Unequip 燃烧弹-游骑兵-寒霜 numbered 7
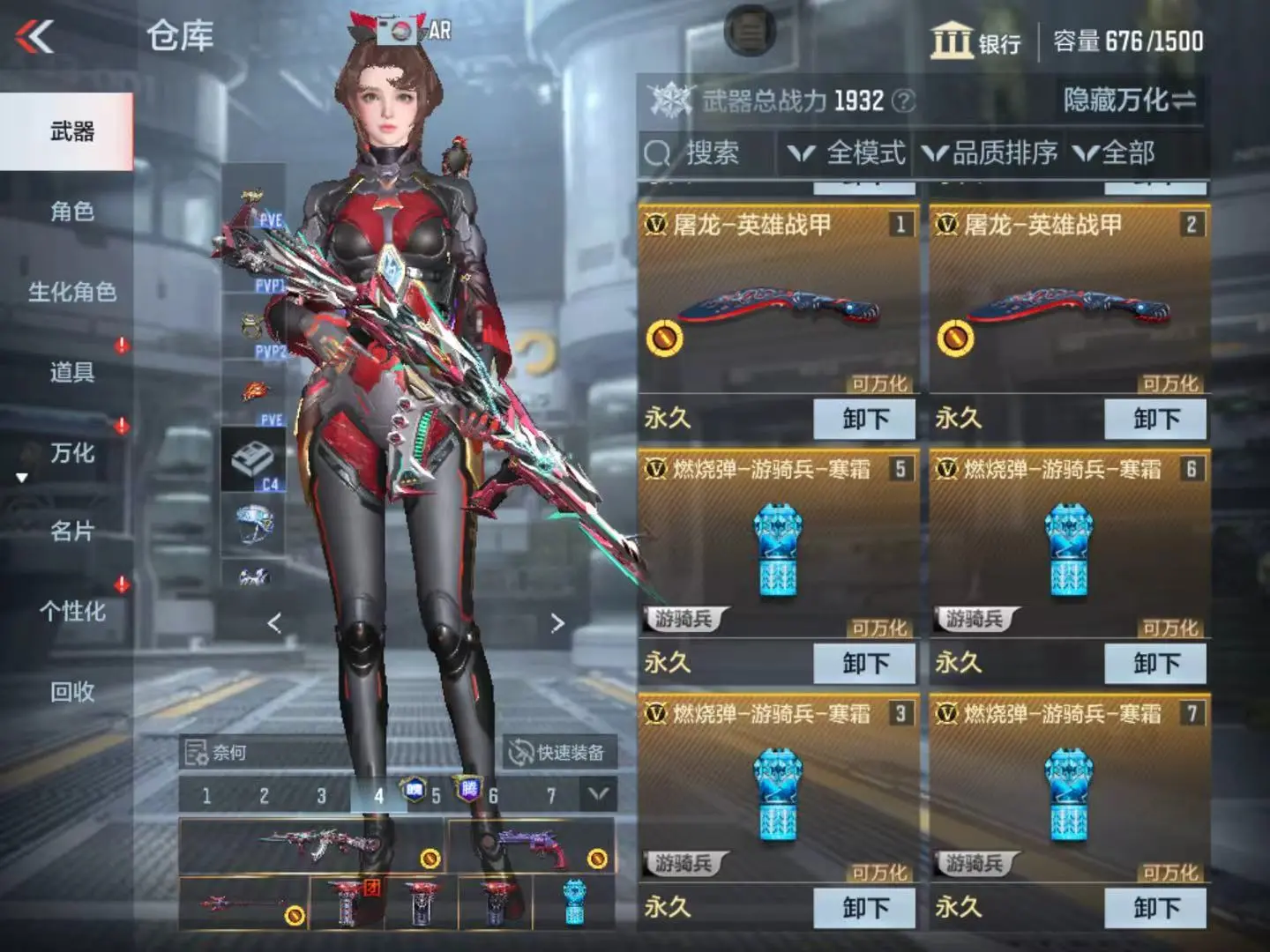Image resolution: width=1270 pixels, height=952 pixels. 1155,907
